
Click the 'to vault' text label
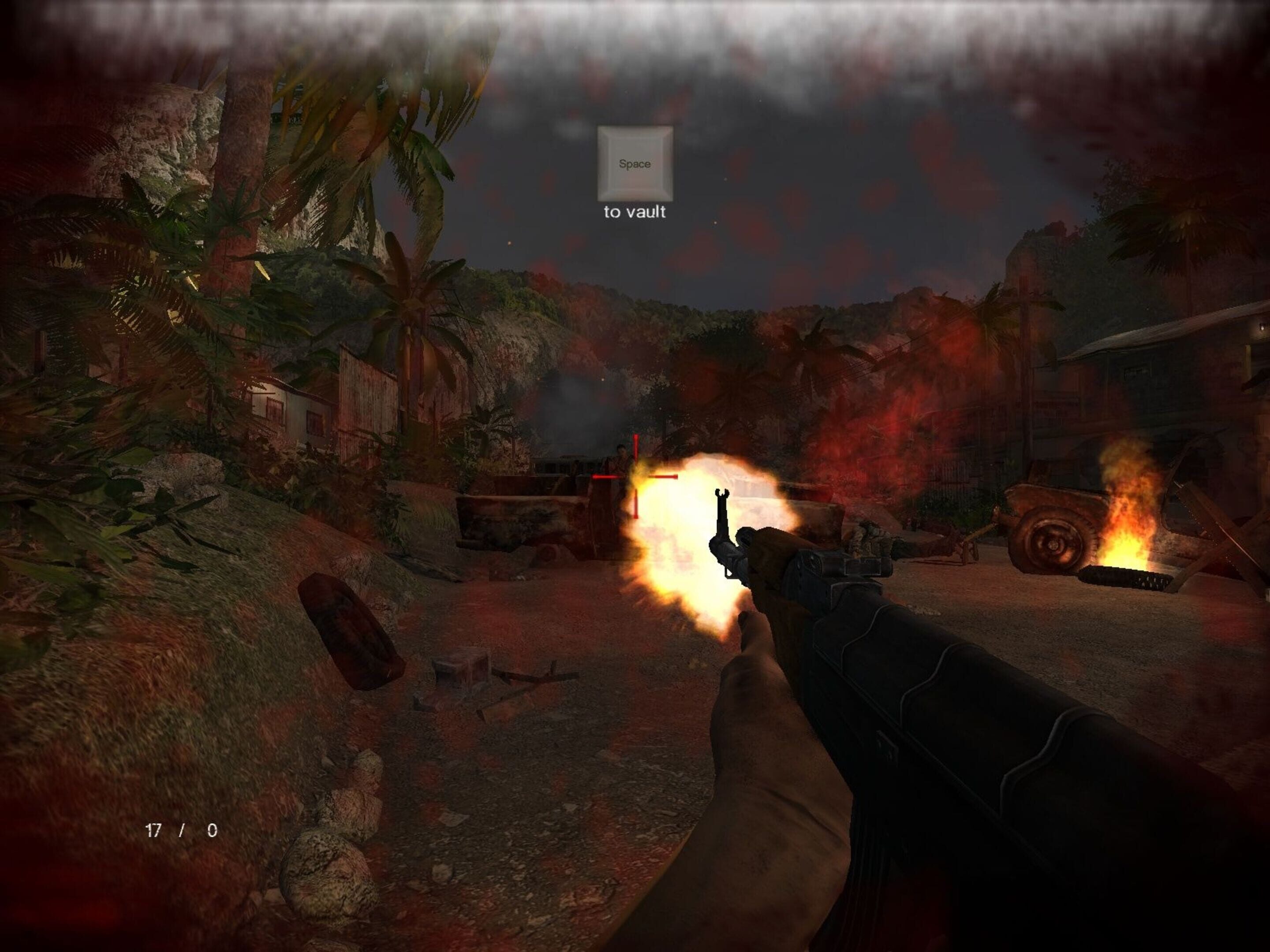634,212
